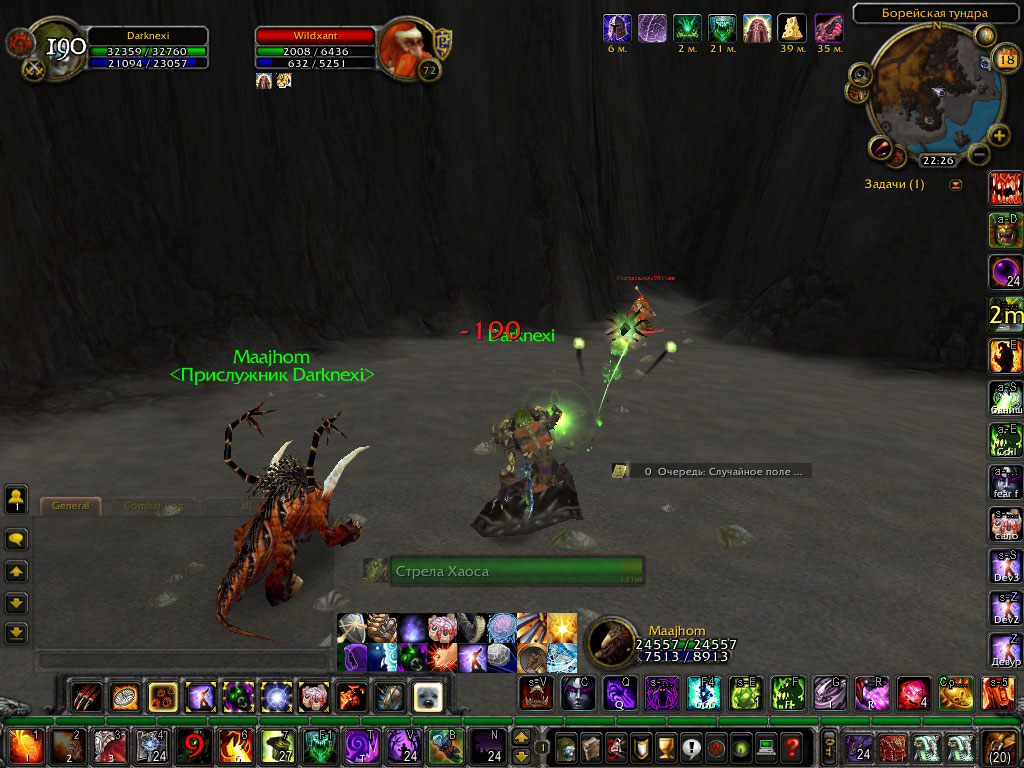Cast the purple spiral spell bound to T

pyautogui.click(x=361, y=747)
